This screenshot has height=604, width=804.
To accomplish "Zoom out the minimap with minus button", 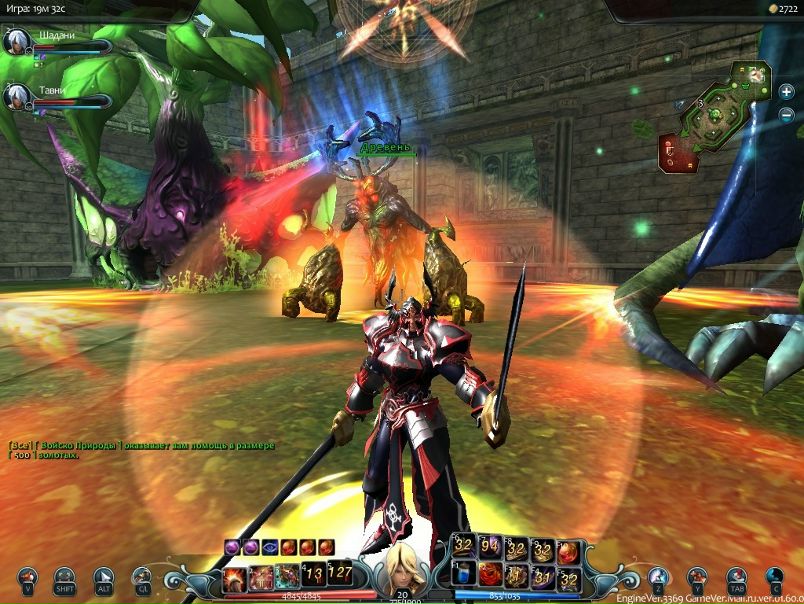I will (x=787, y=114).
